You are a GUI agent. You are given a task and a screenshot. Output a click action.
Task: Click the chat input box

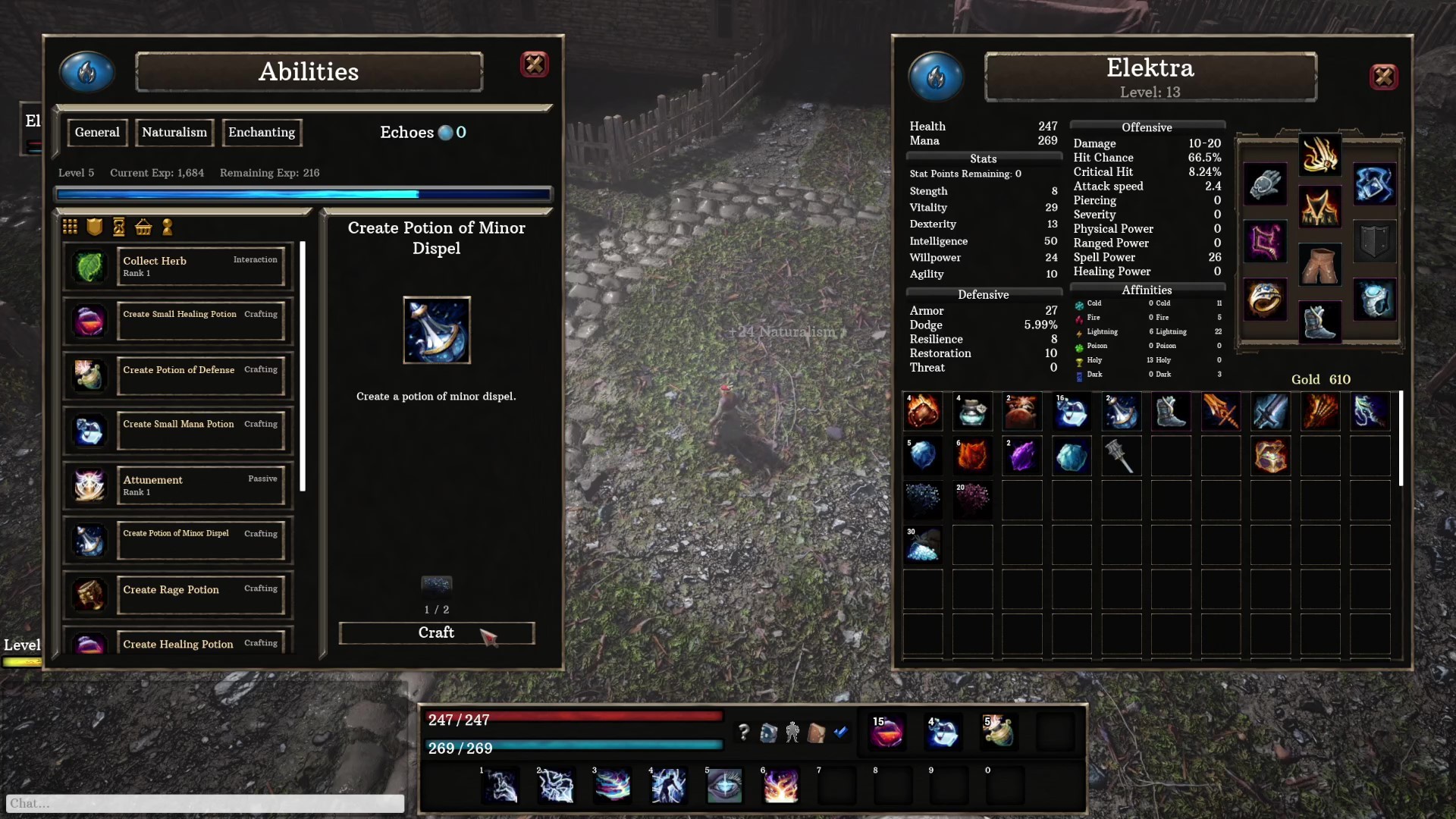pos(205,803)
